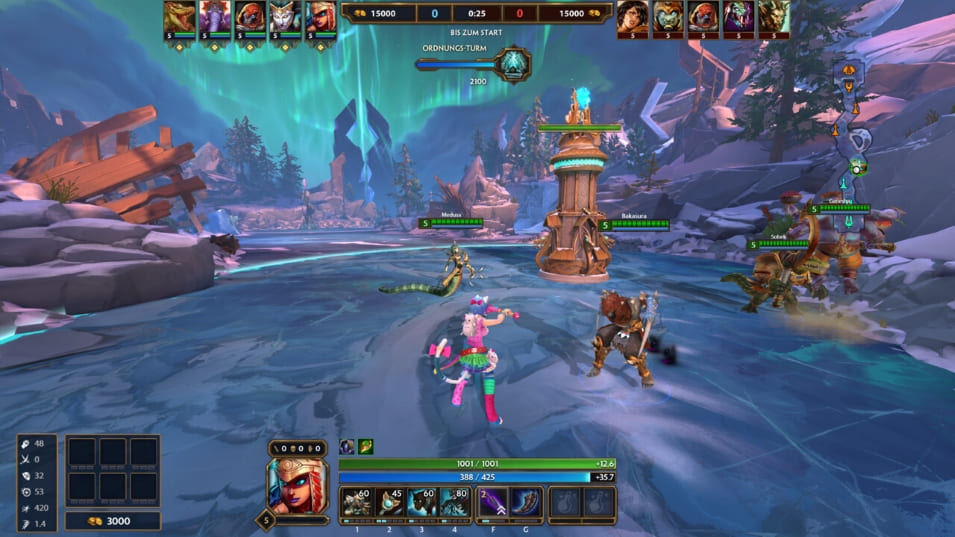Image resolution: width=955 pixels, height=537 pixels.
Task: Select the dark-haired woman enemy portrait
Action: (633, 18)
